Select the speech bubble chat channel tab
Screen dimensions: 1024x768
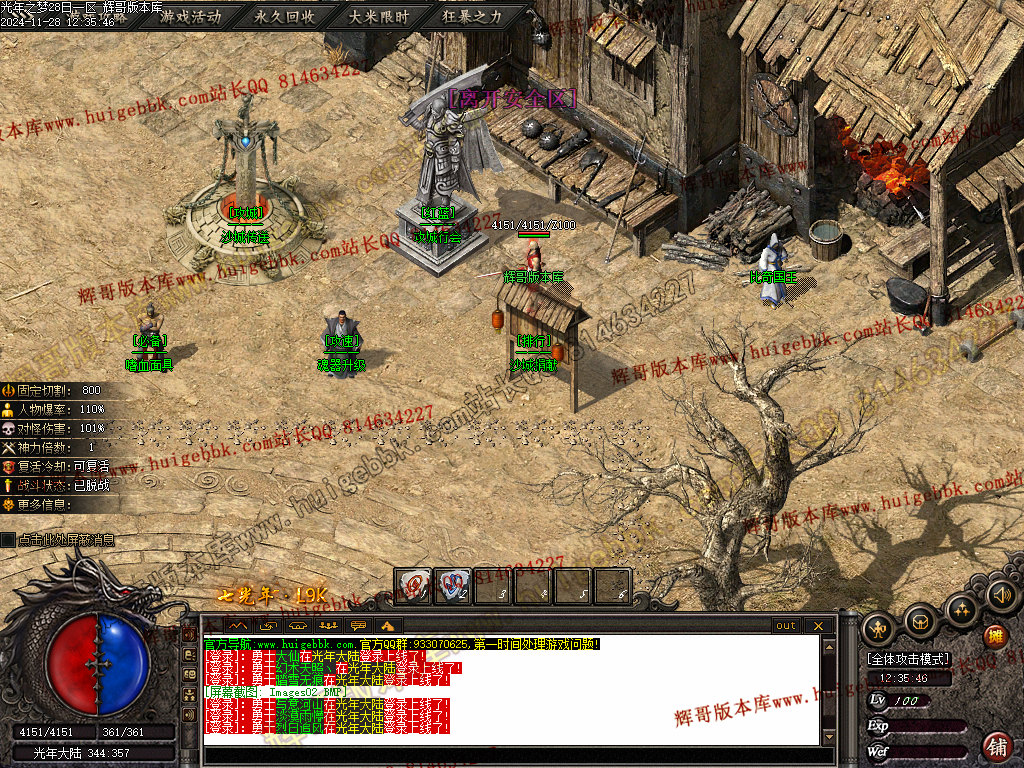358,626
